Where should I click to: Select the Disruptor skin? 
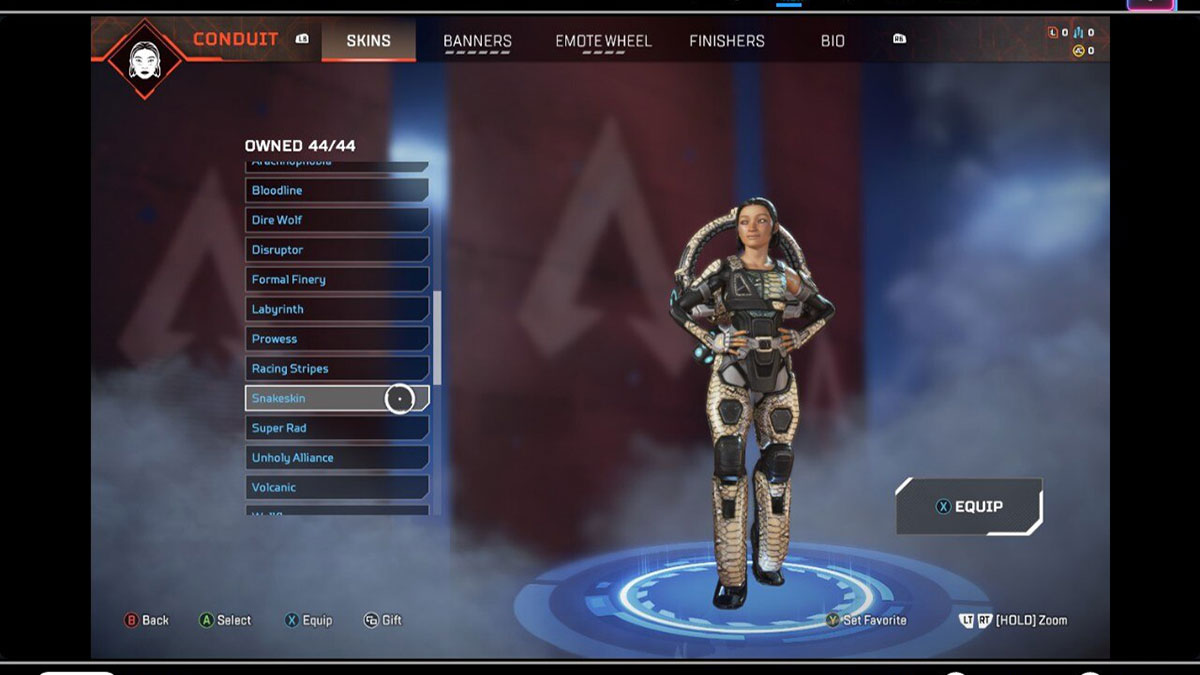pyautogui.click(x=336, y=250)
